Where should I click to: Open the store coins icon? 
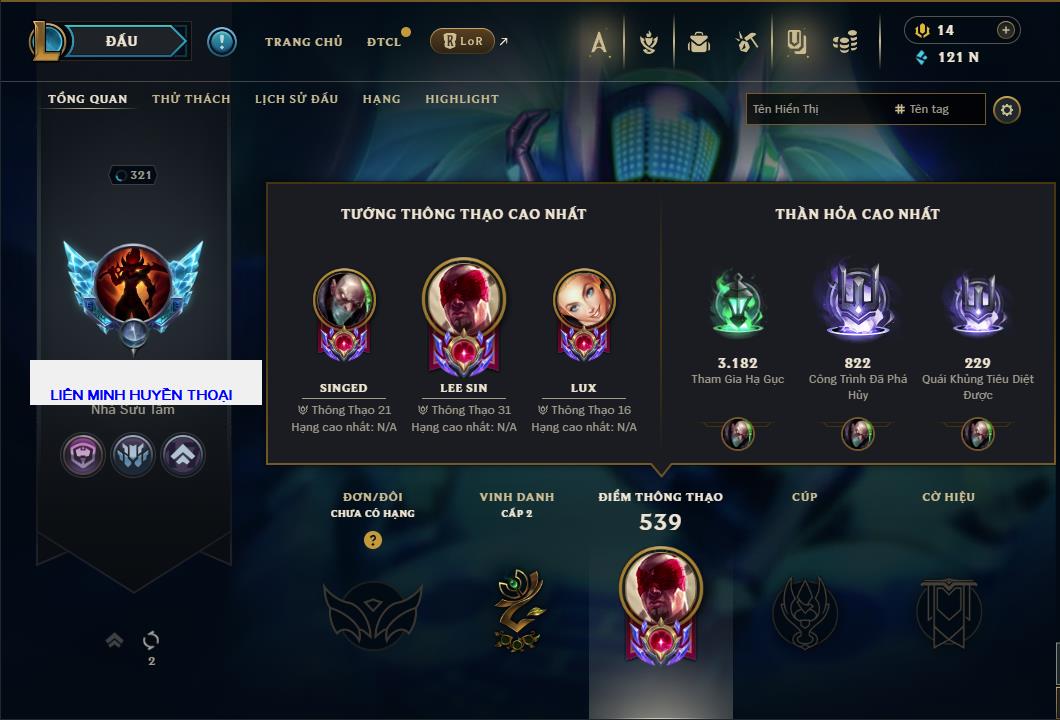845,42
